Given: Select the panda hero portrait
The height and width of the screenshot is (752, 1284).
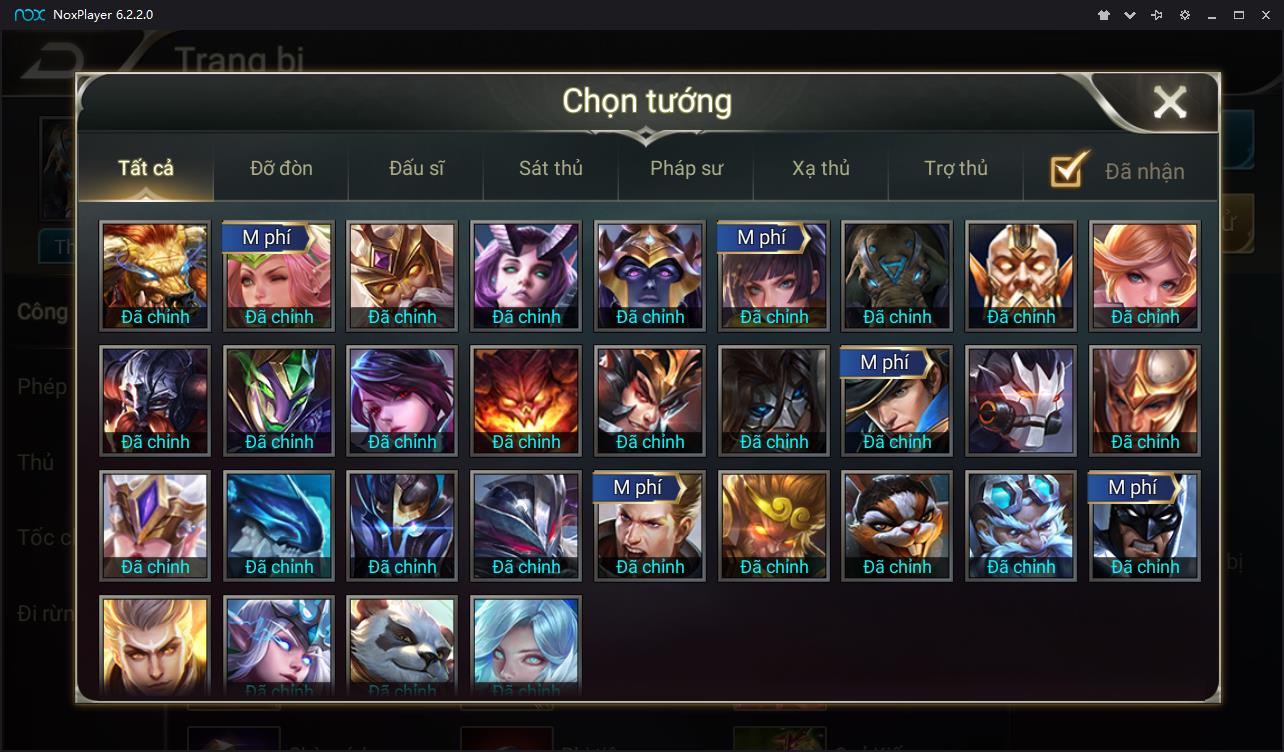Looking at the screenshot, I should click(402, 645).
